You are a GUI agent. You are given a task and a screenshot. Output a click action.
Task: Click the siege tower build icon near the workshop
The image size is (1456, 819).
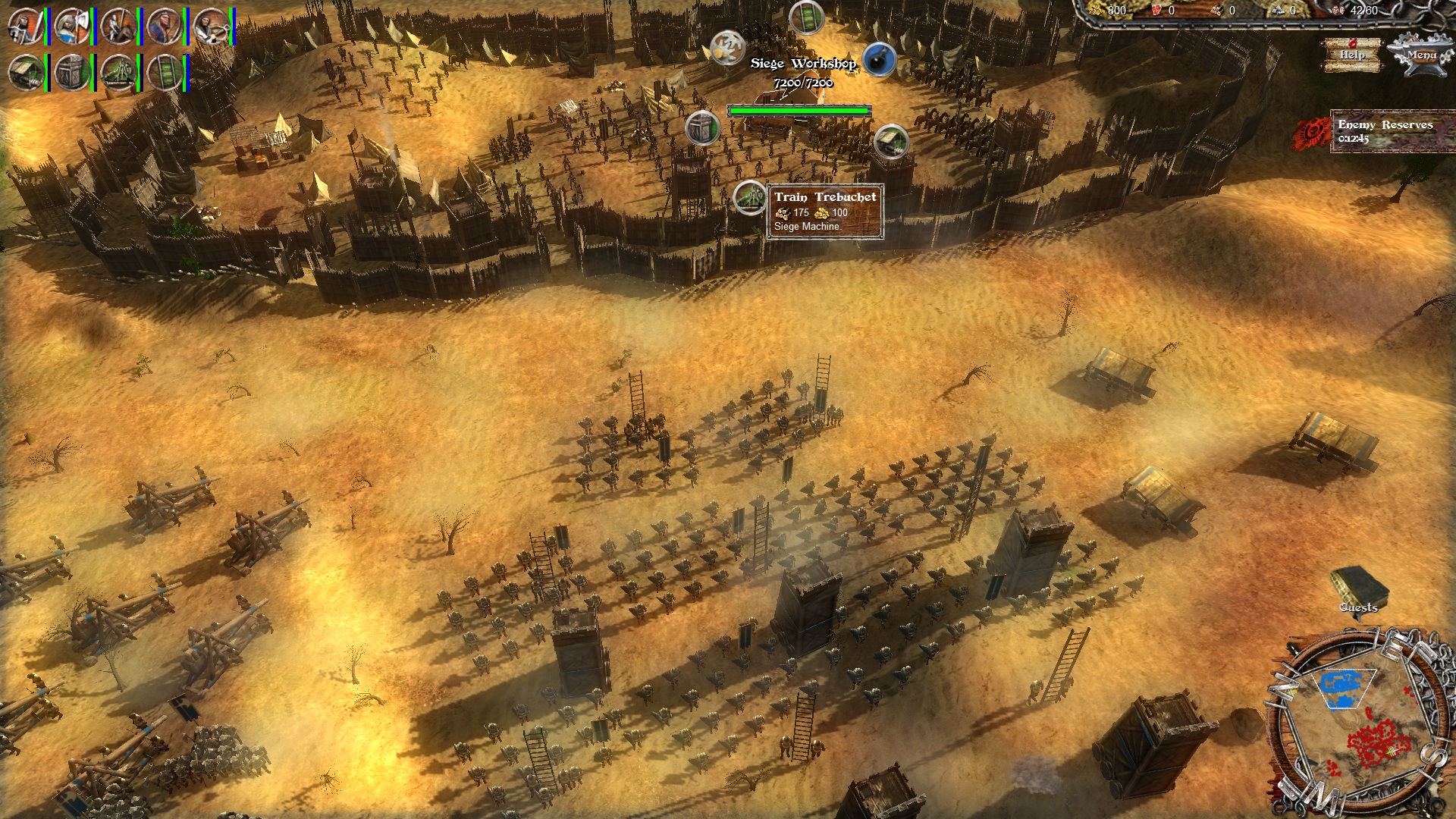701,130
